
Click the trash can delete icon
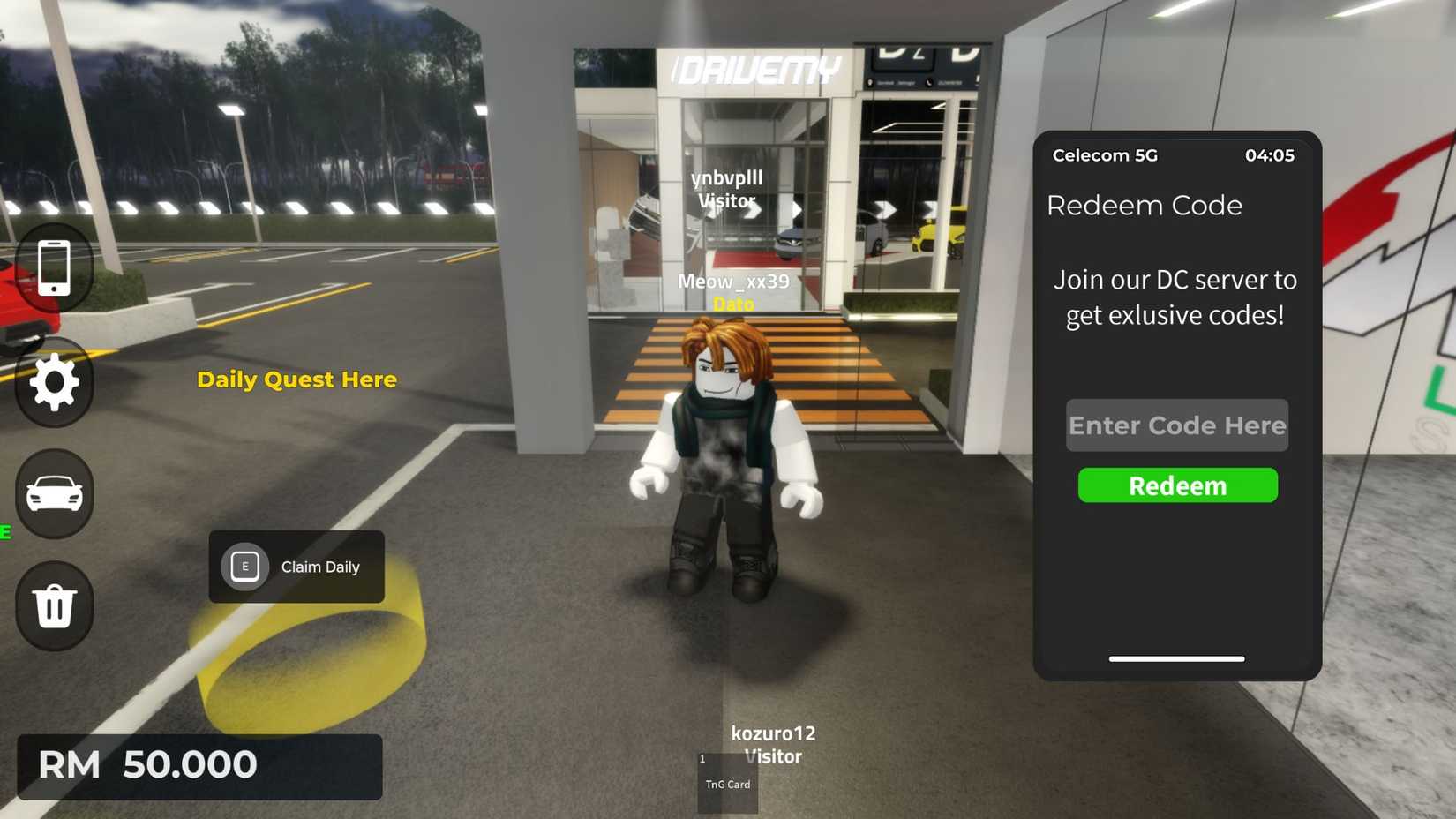54,606
